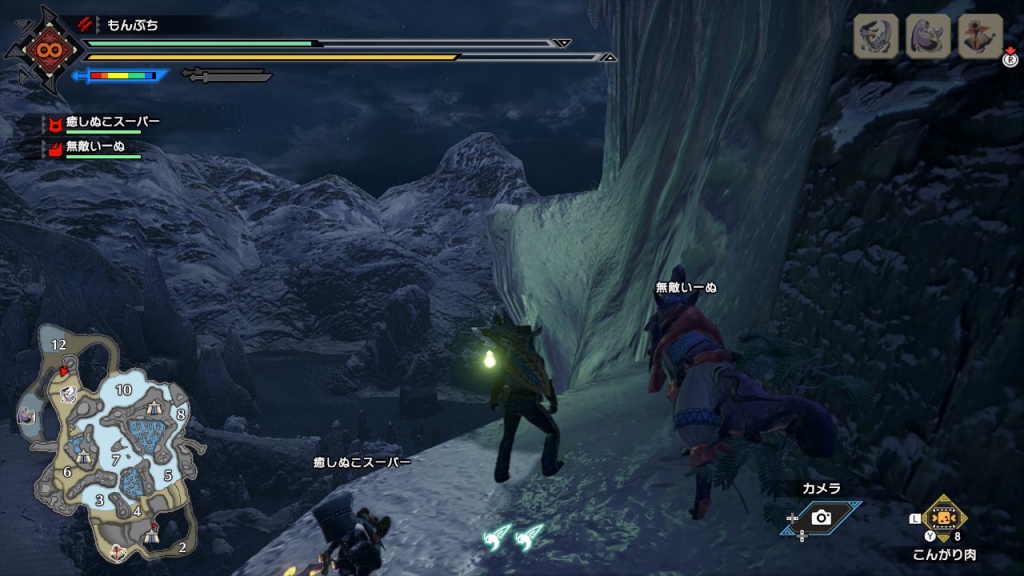
Task: Select the first target monster icon
Action: coord(876,36)
